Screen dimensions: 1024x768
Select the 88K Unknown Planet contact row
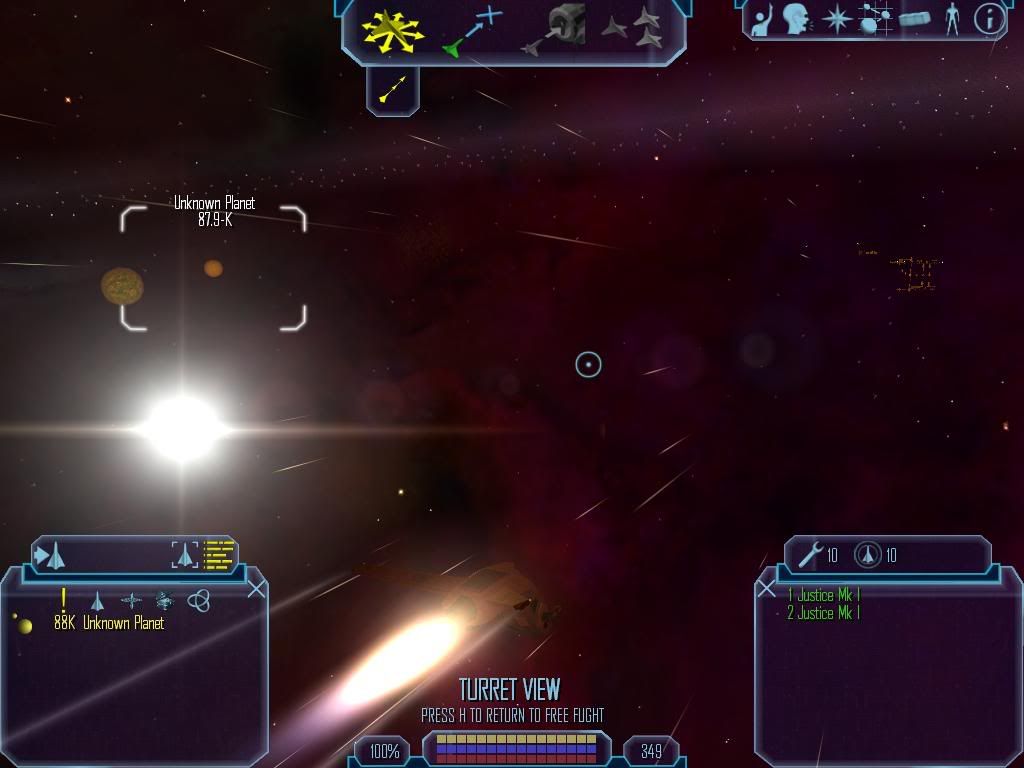tap(108, 624)
